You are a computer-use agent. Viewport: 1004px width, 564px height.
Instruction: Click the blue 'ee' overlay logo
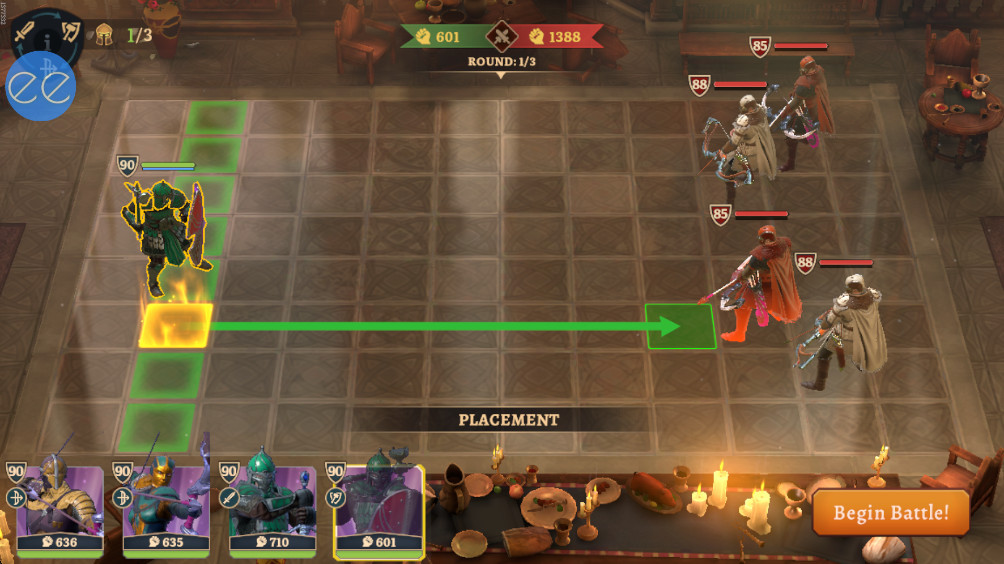[x=41, y=88]
